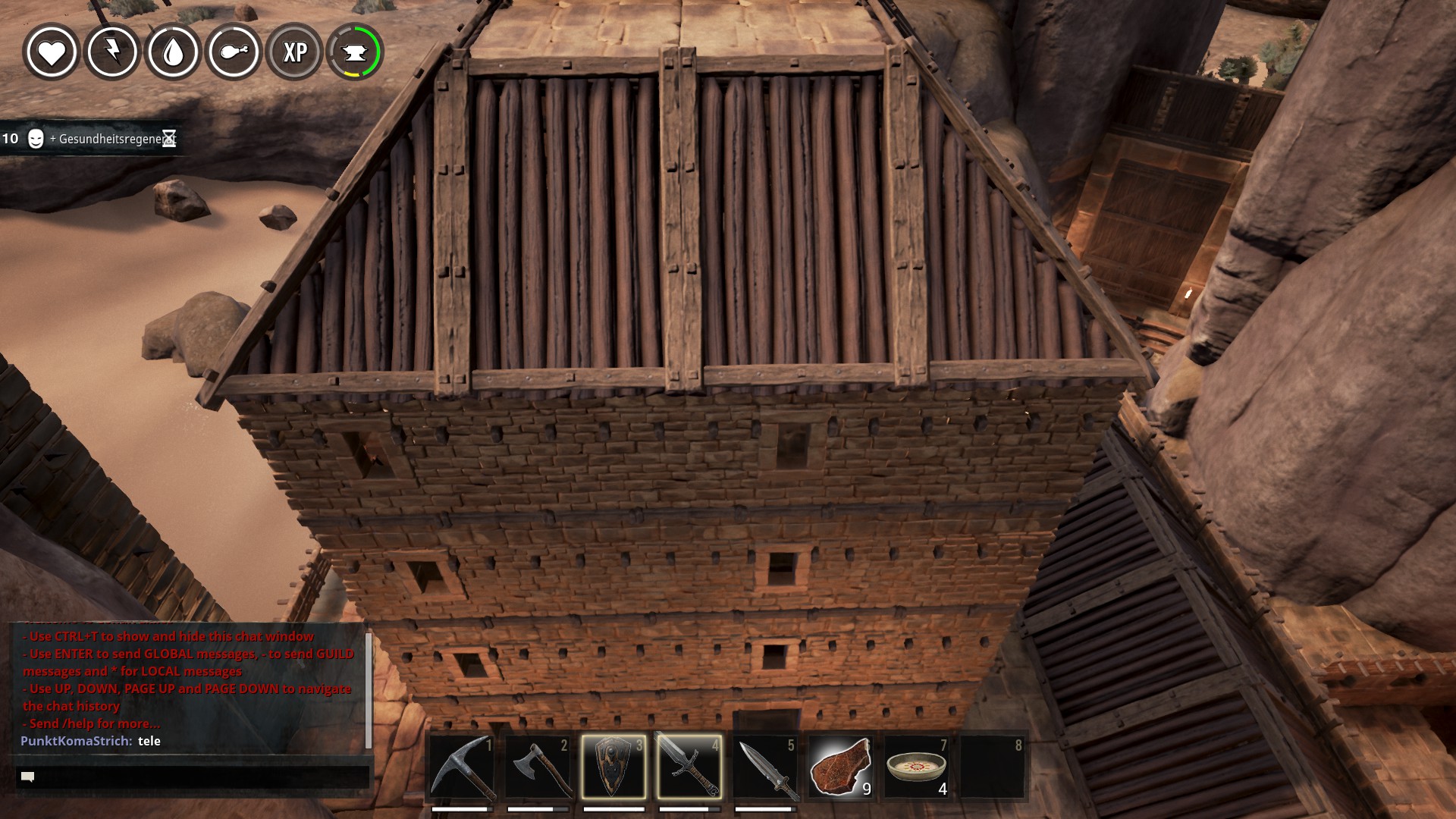Equip the dagger from hotbar slot 5
Viewport: 1456px width, 819px height.
[x=765, y=767]
